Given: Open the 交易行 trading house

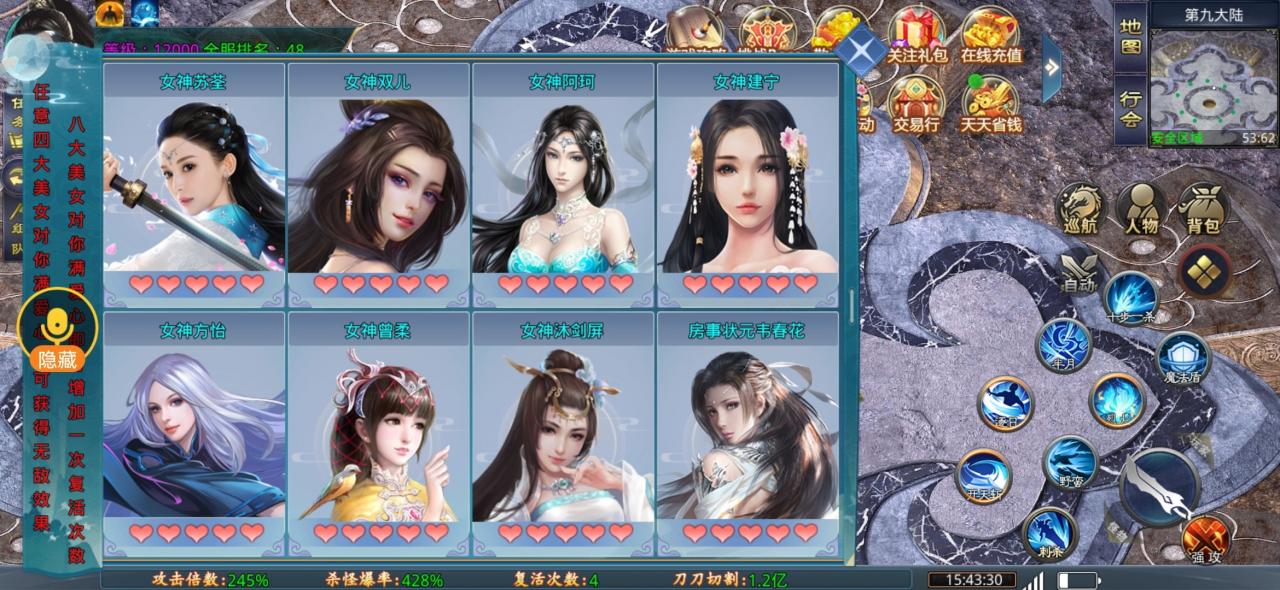Looking at the screenshot, I should pos(917,105).
